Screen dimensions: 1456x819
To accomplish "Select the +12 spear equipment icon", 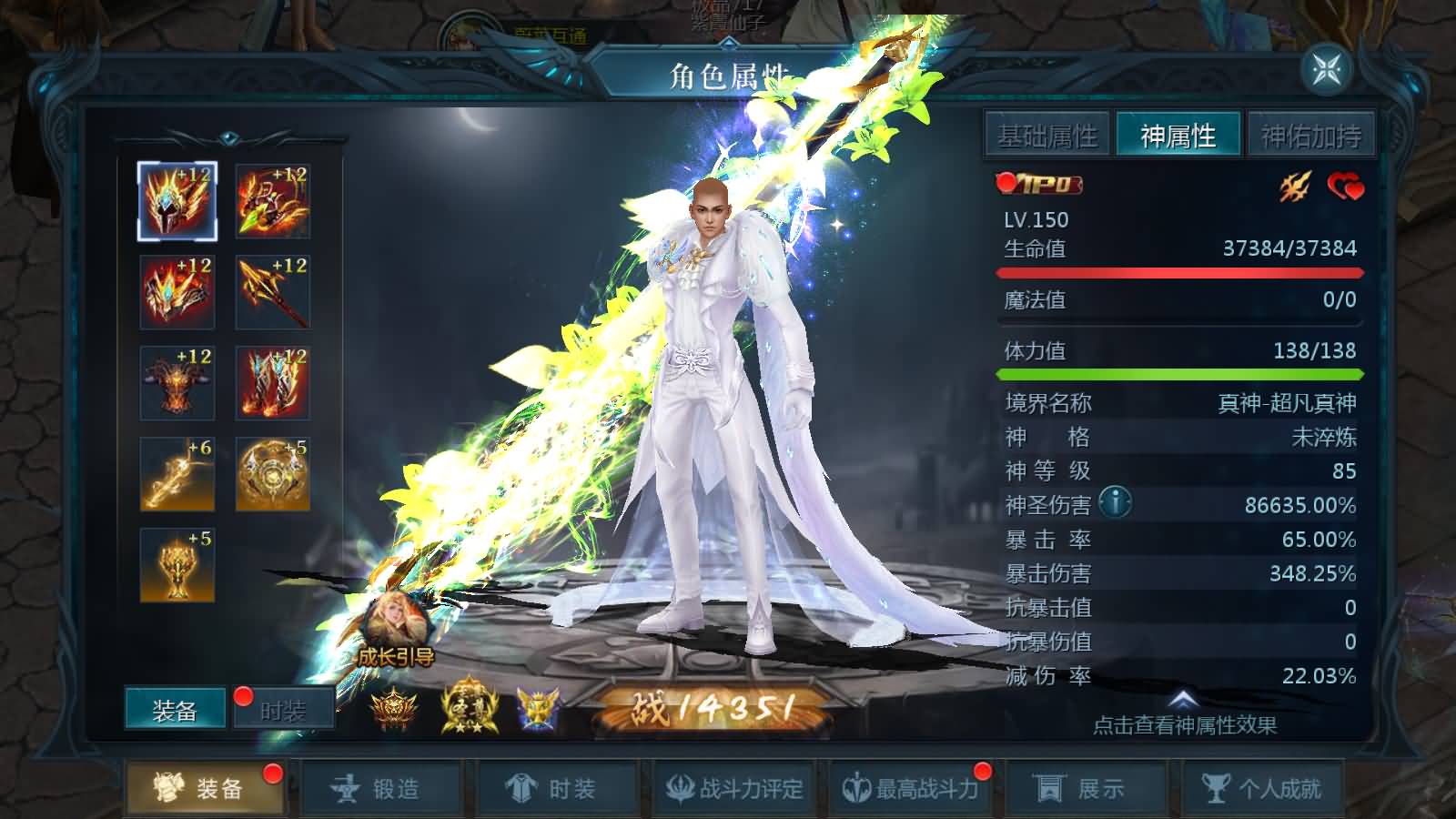I will pyautogui.click(x=271, y=291).
